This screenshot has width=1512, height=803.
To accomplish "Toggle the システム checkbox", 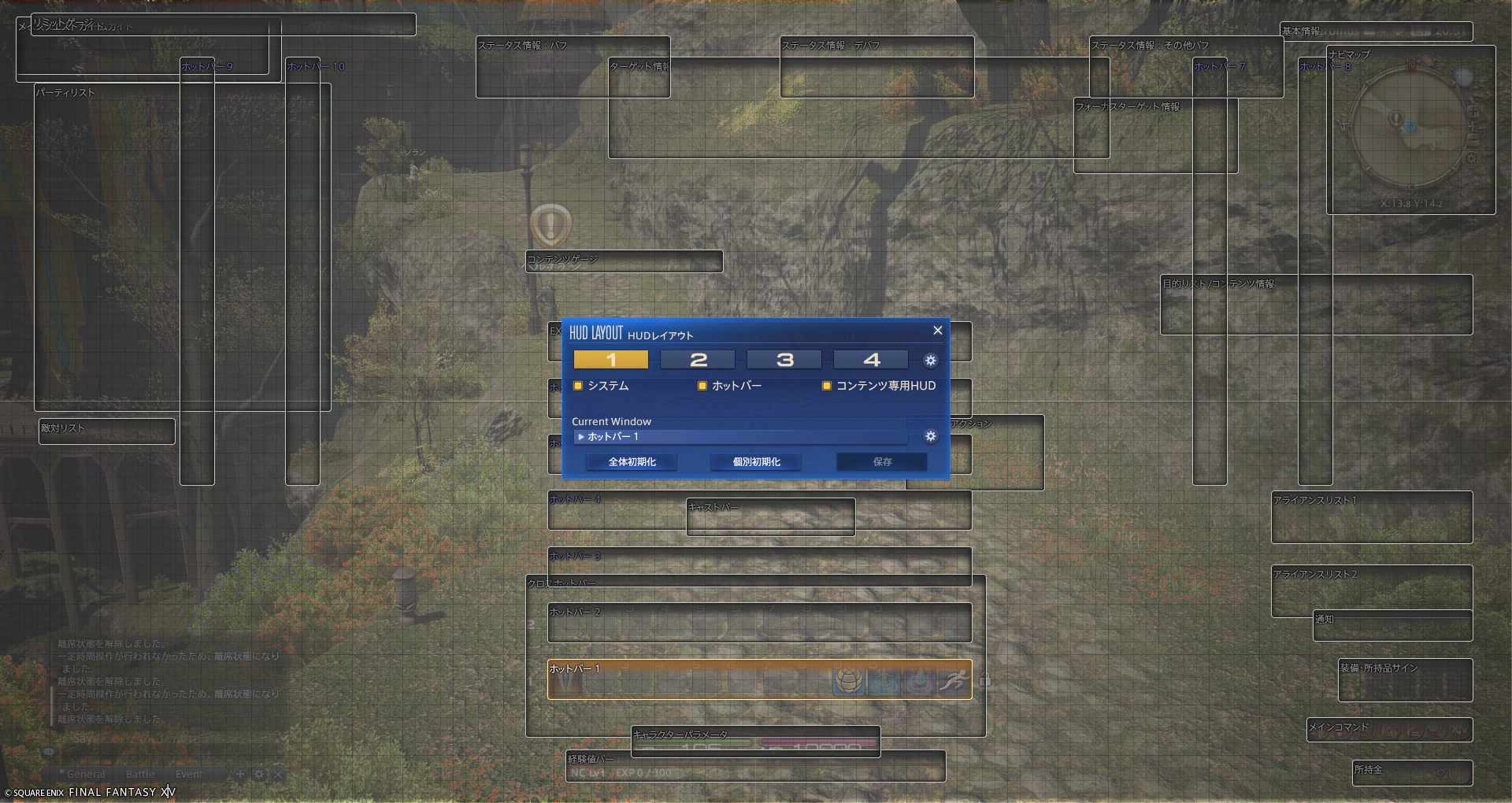I will tap(578, 386).
